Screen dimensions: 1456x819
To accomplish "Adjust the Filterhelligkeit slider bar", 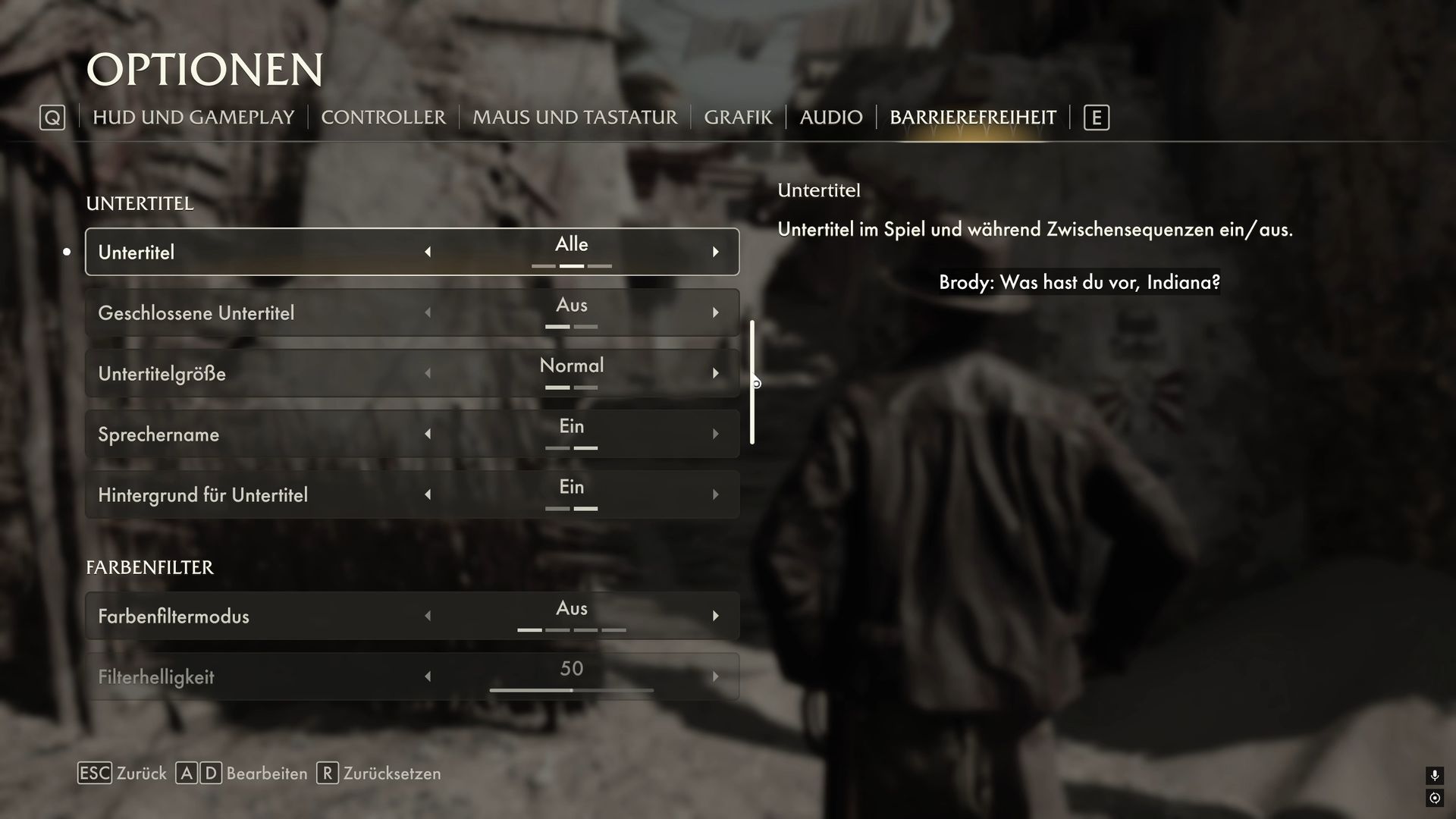I will [x=571, y=690].
